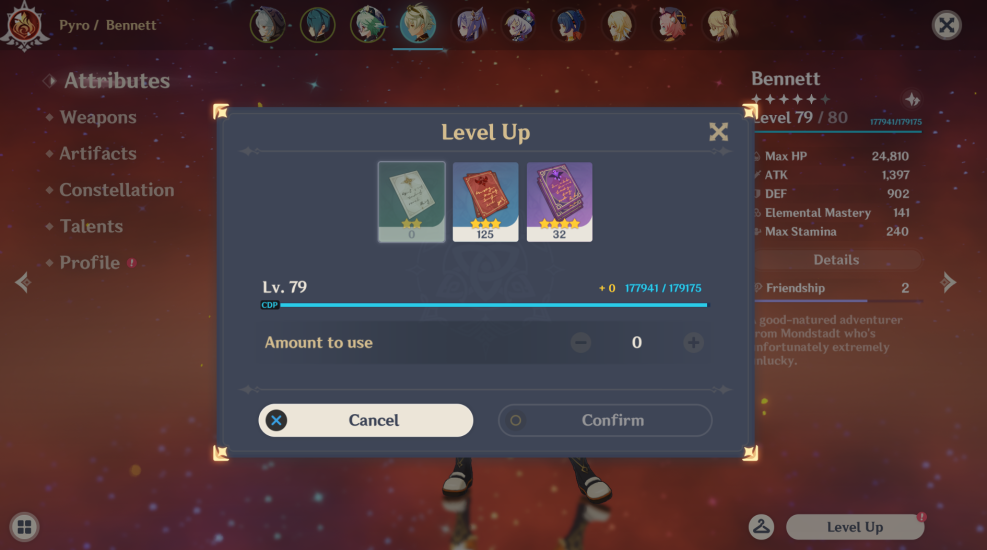Choose the purple Hero's Wit book

tap(560, 201)
